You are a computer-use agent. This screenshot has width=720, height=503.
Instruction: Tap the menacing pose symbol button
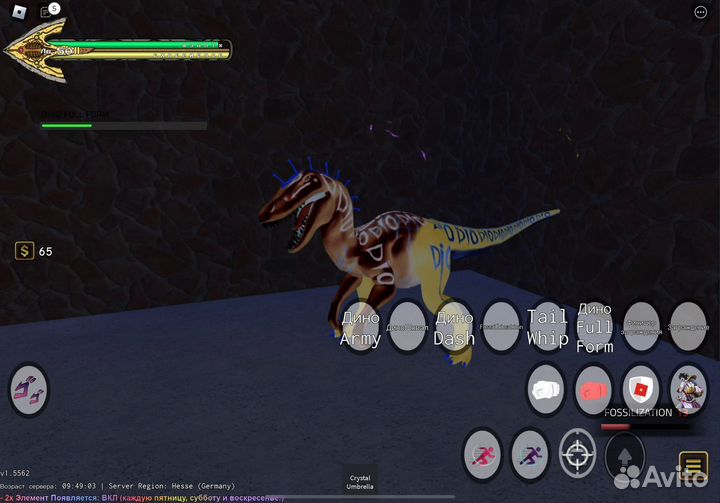29,390
